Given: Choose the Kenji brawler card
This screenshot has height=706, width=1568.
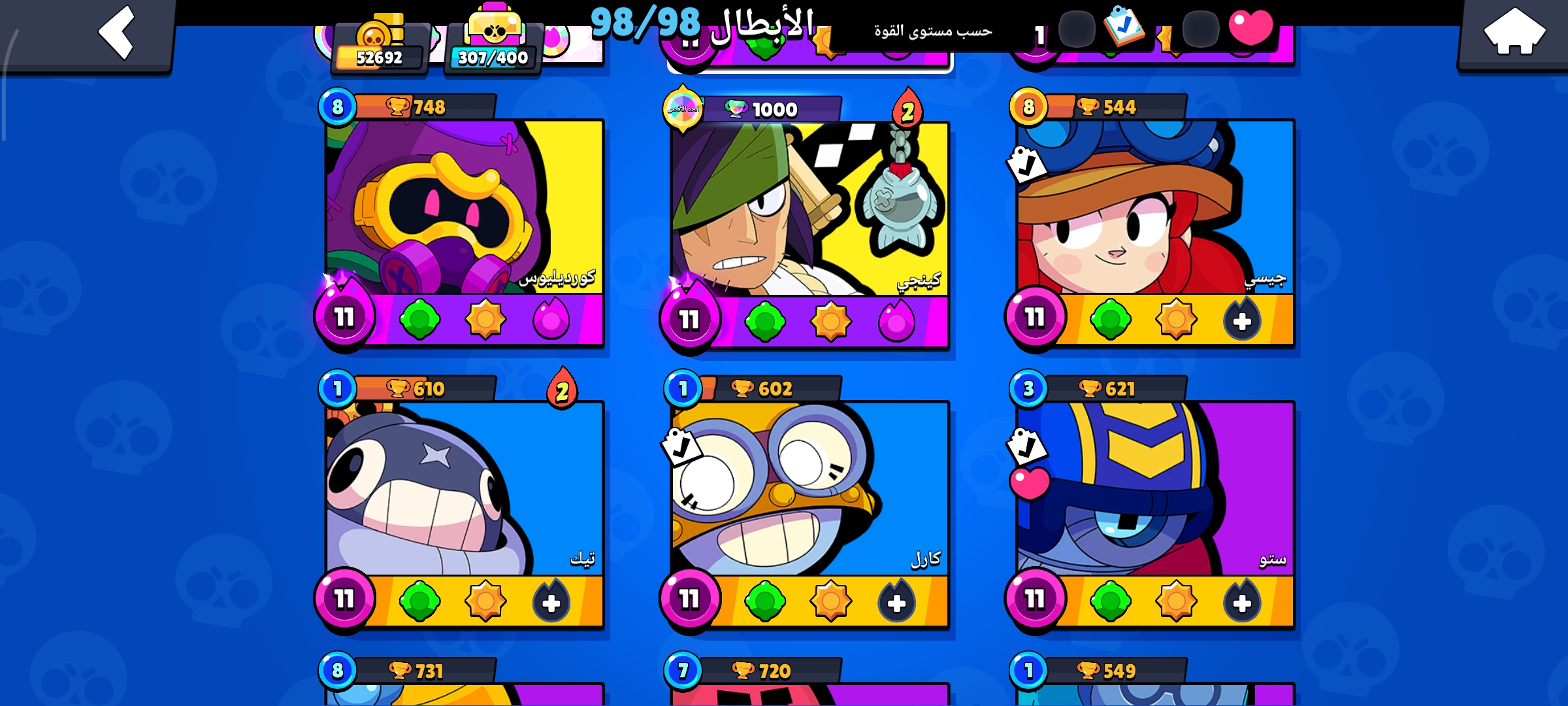Looking at the screenshot, I should click(809, 210).
